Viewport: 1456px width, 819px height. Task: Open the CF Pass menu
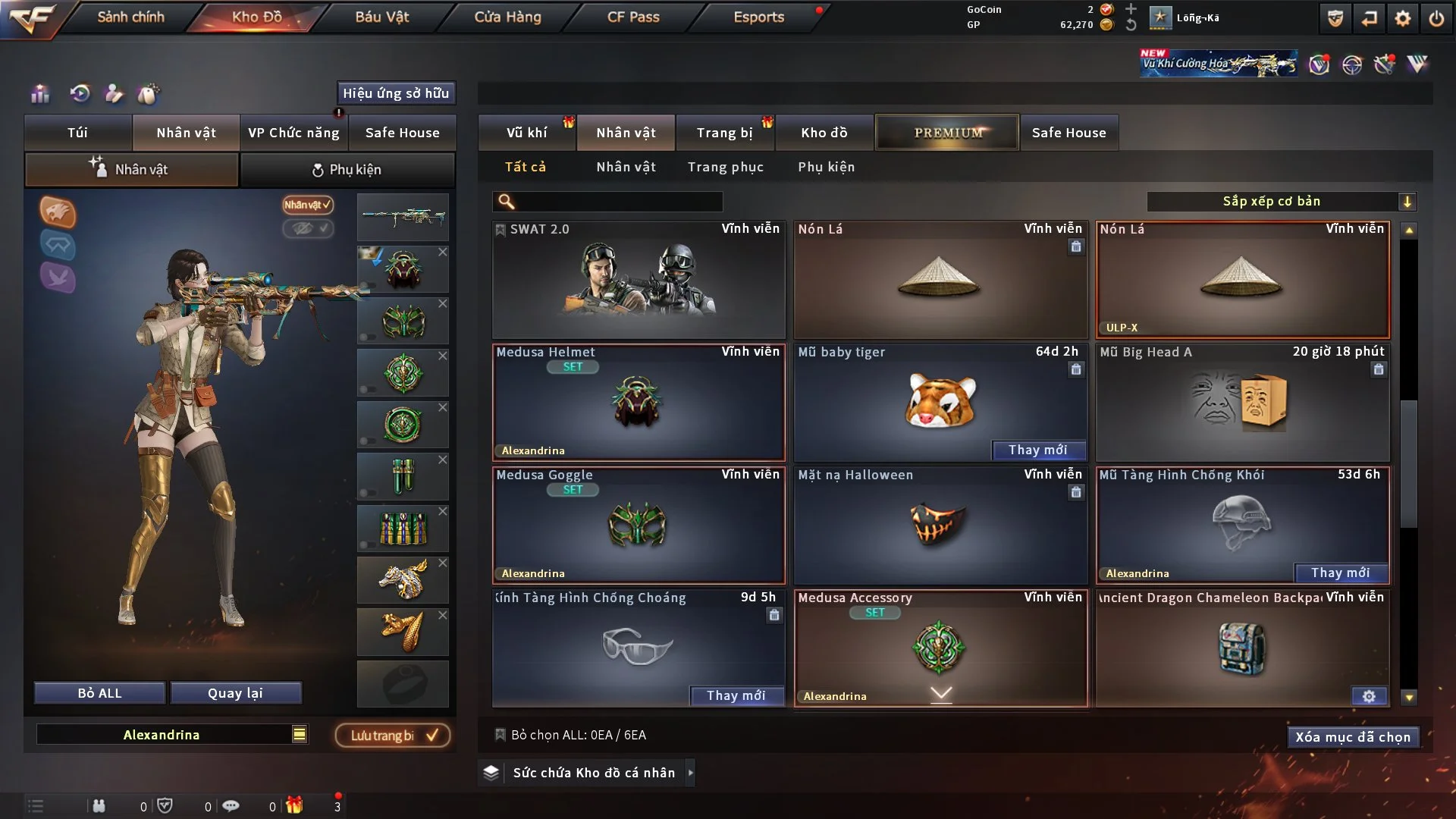pos(633,17)
